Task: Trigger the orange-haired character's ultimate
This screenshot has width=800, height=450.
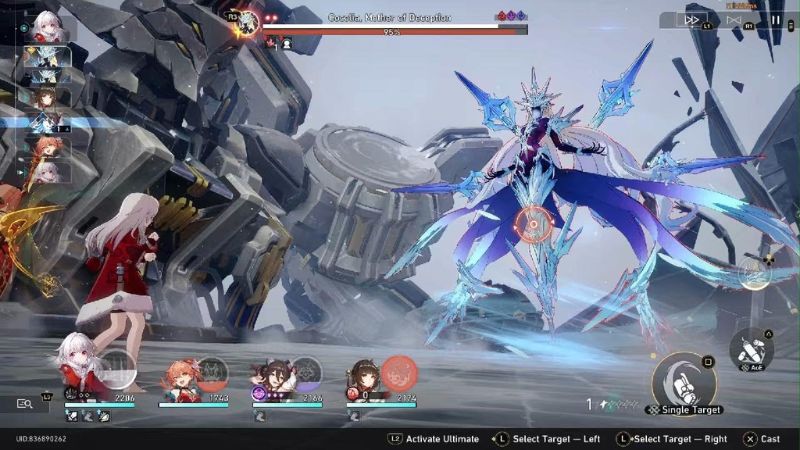Action: 212,373
